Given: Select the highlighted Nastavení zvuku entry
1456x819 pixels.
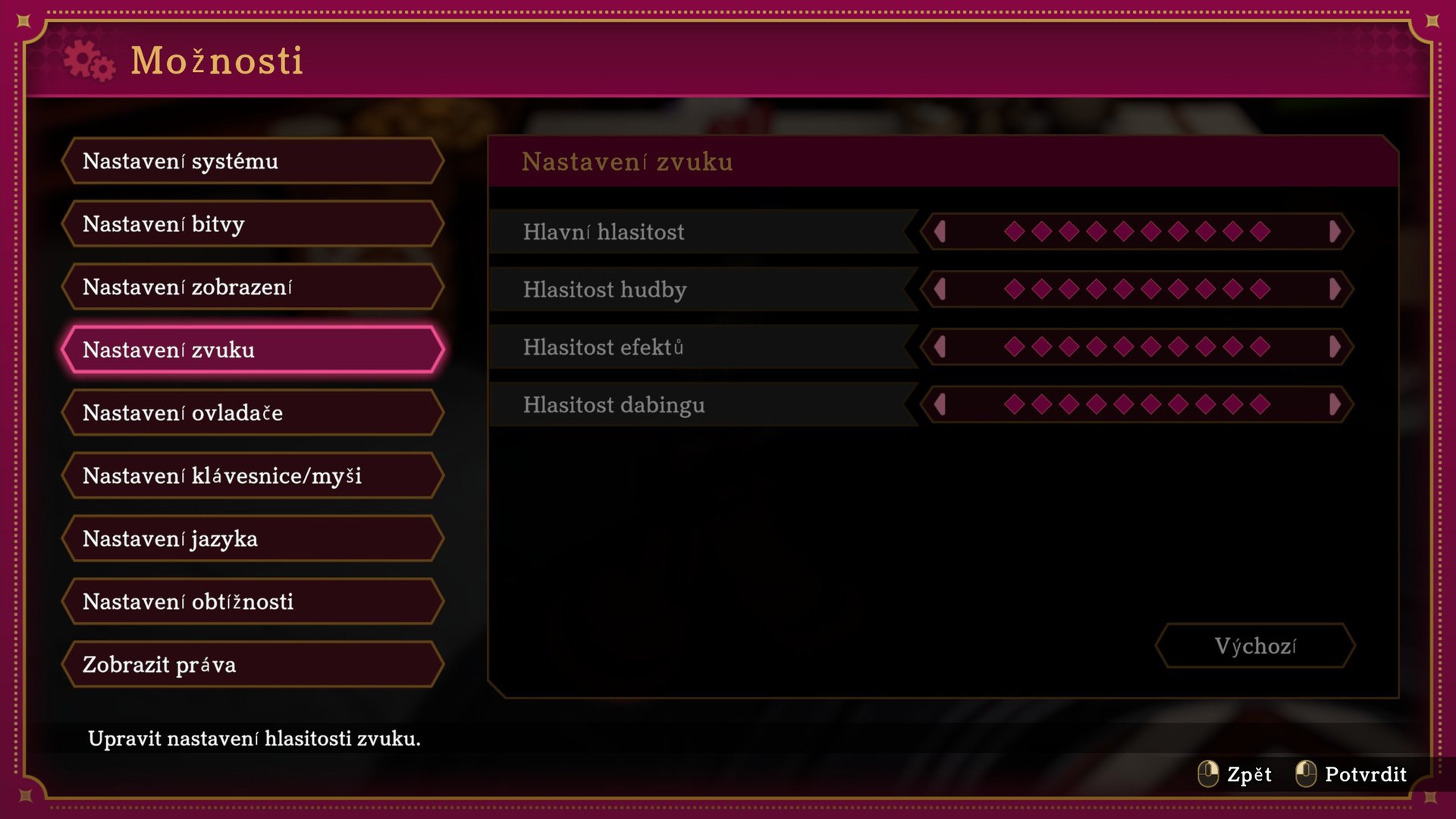Looking at the screenshot, I should [x=254, y=350].
